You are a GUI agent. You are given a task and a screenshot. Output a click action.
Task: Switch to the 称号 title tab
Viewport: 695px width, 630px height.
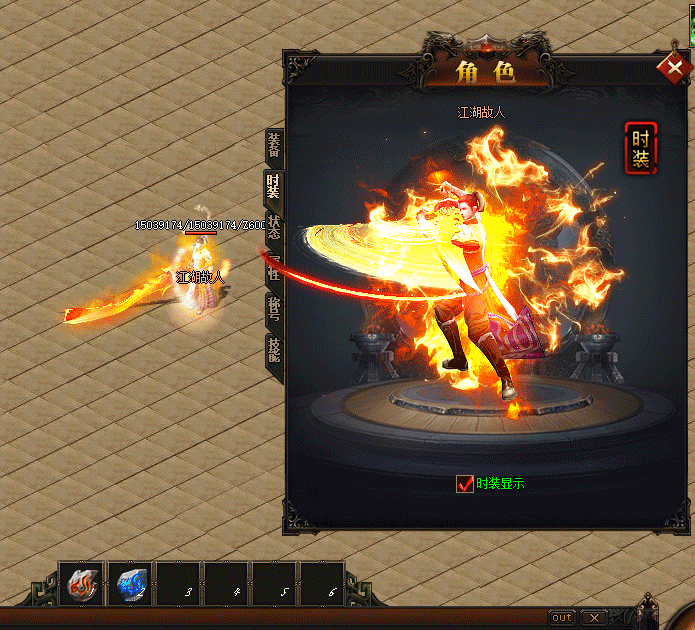click(x=273, y=308)
